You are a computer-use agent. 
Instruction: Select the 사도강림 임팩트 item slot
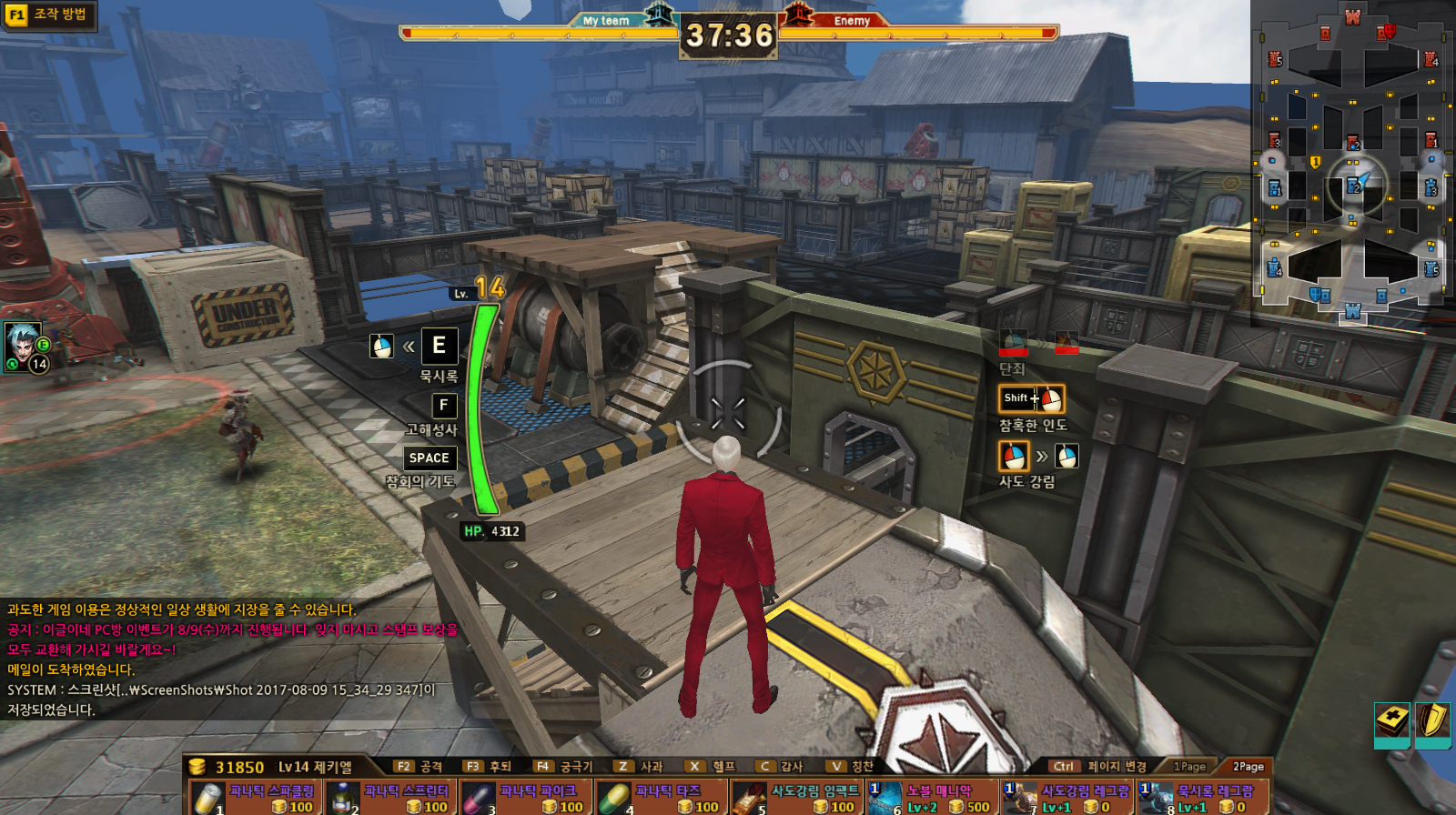click(795, 798)
